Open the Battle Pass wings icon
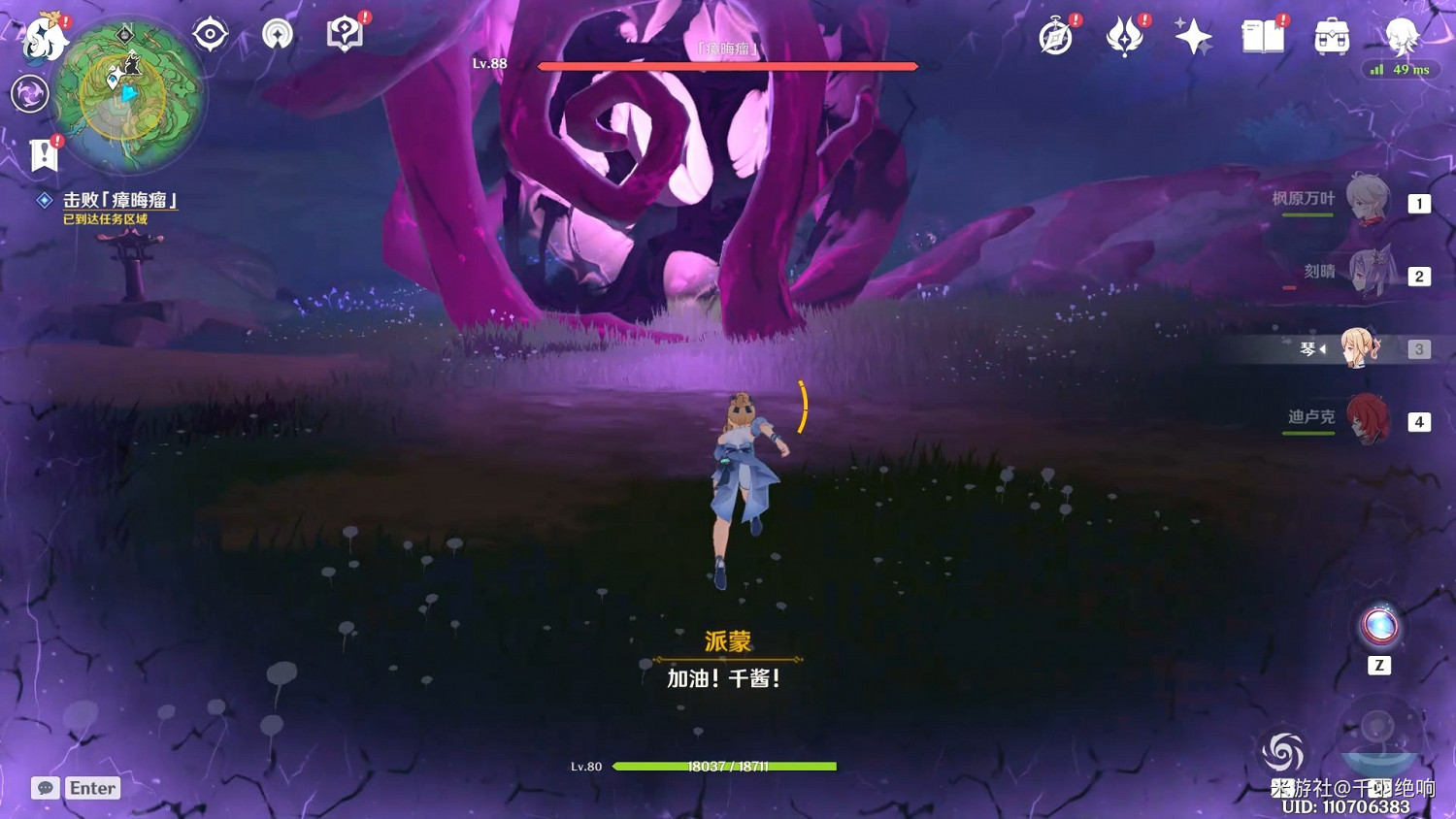Screen dimensions: 1456x819 (1125, 35)
